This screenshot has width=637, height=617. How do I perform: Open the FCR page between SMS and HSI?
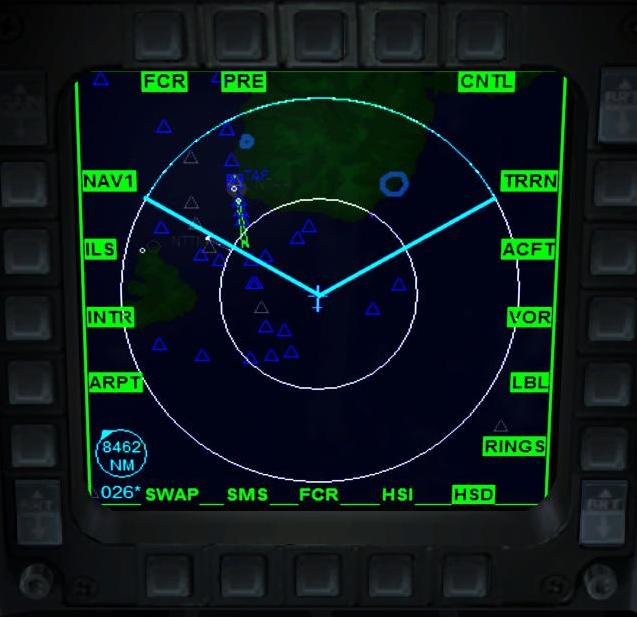click(x=319, y=494)
